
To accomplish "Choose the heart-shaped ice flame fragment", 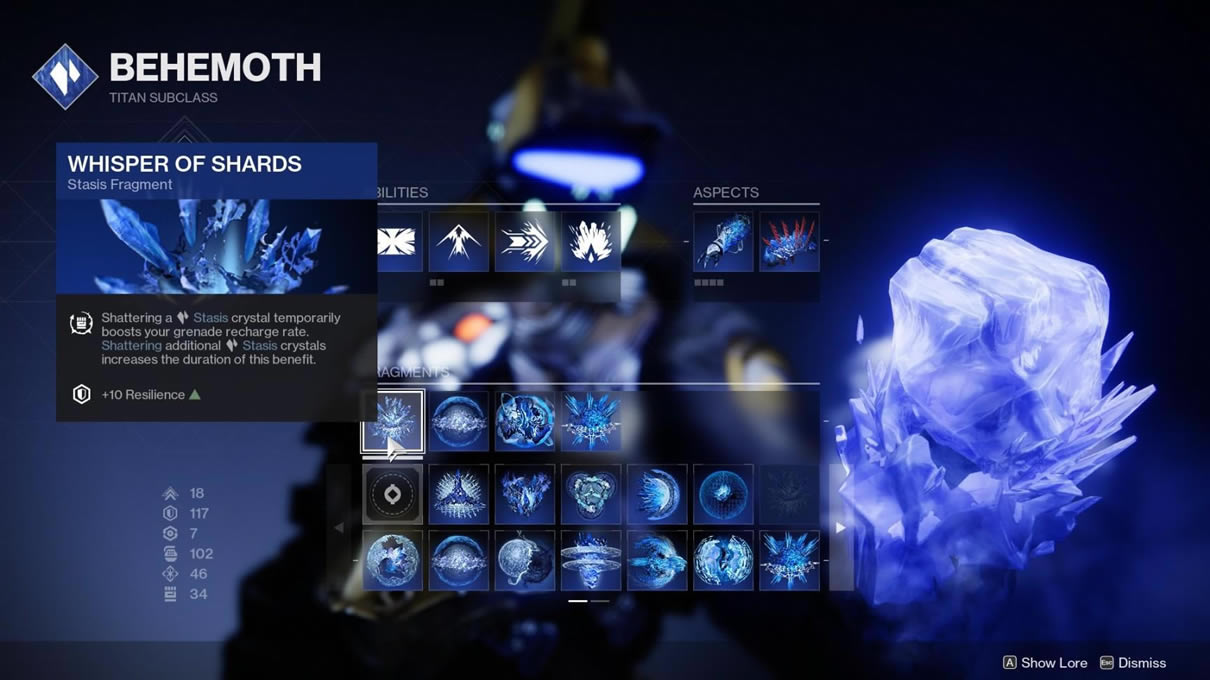I will [525, 494].
